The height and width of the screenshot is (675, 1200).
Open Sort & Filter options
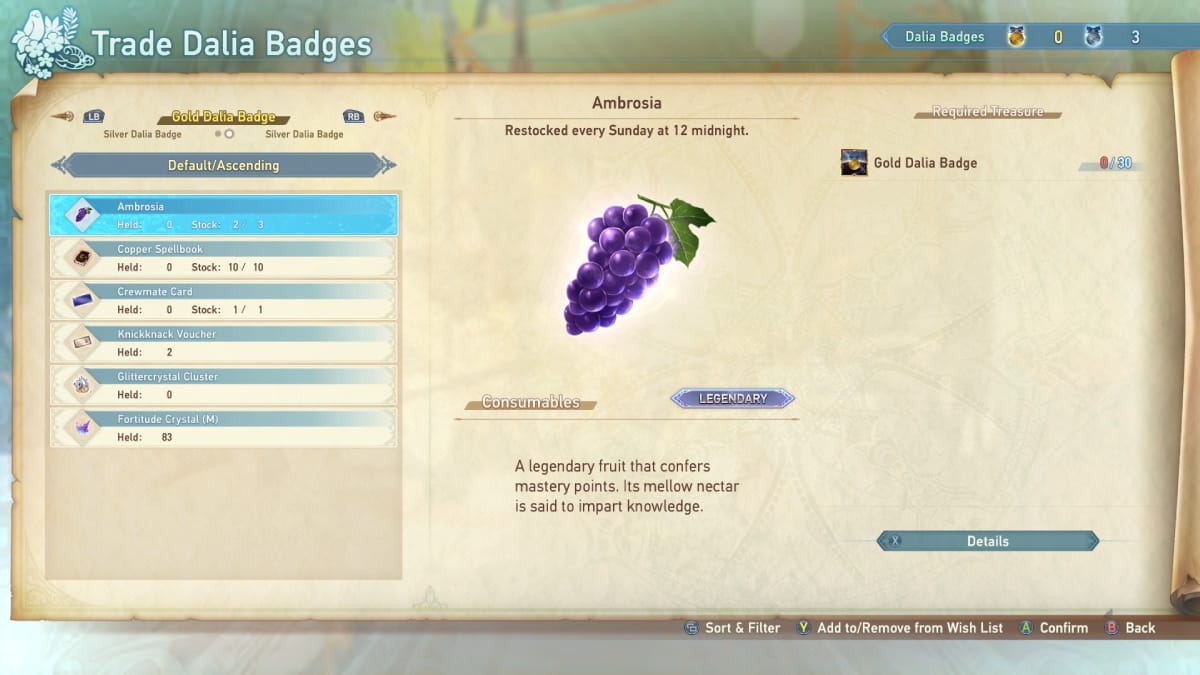point(732,628)
